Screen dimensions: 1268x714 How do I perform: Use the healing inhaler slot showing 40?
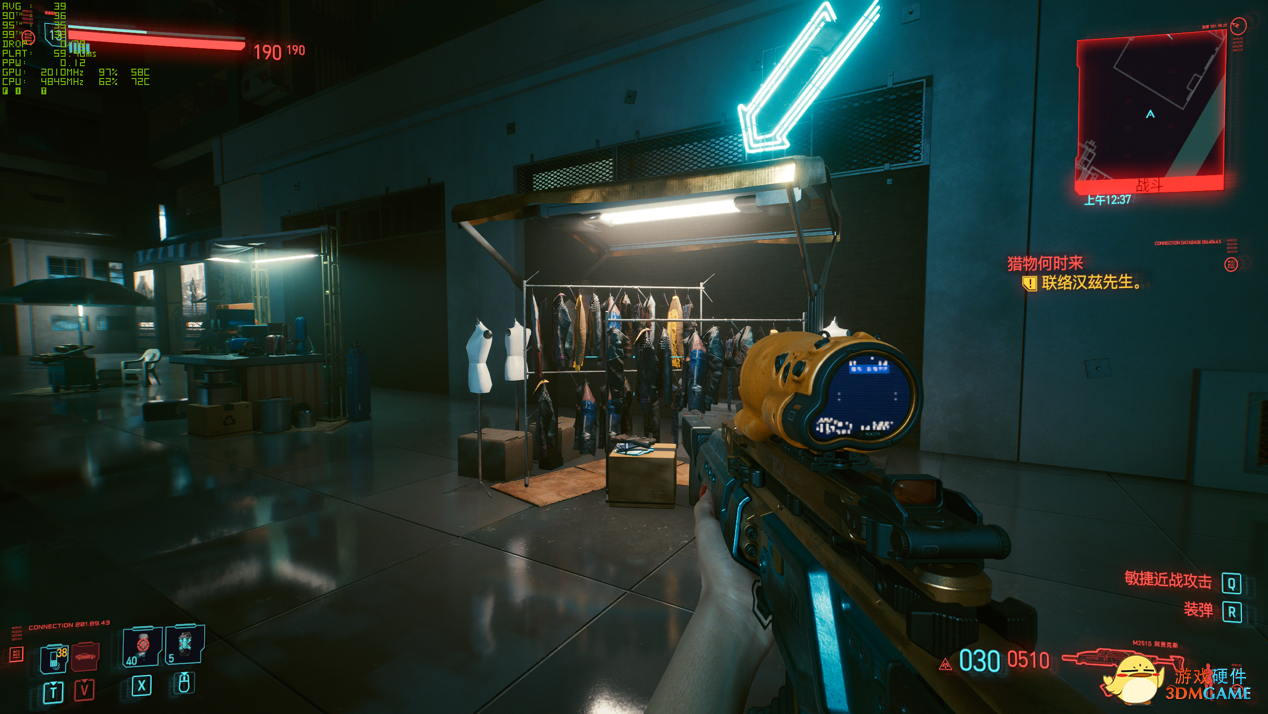point(142,646)
